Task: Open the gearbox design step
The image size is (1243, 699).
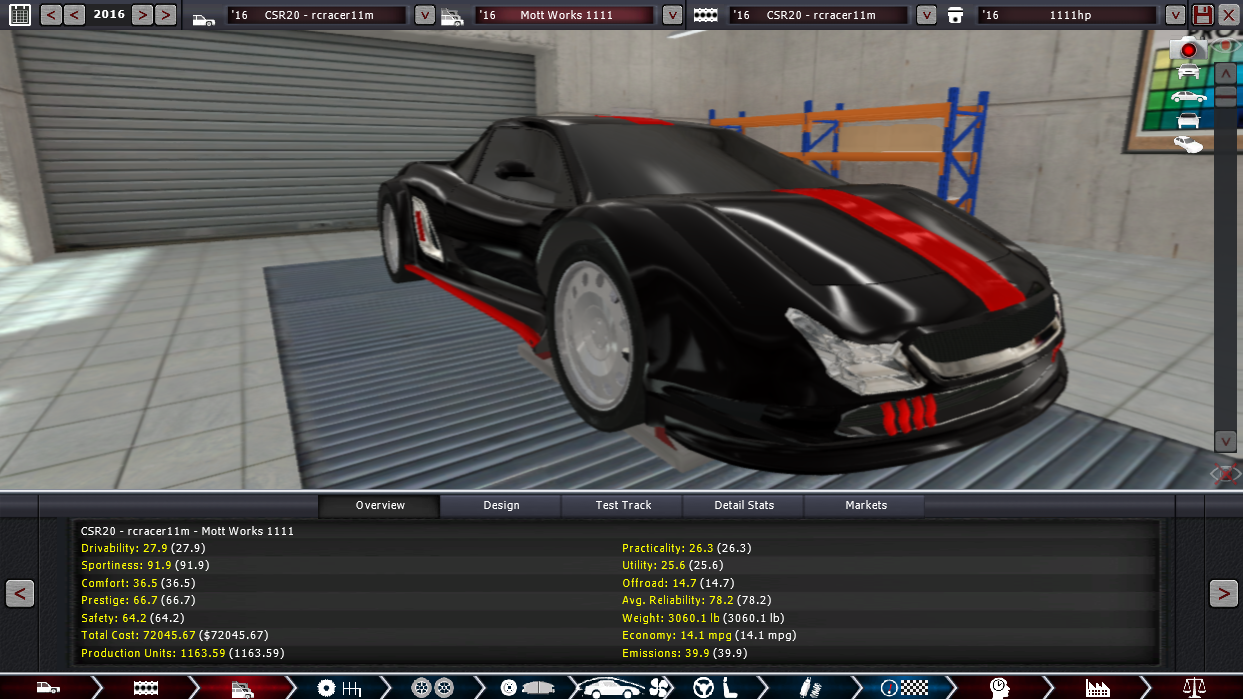Action: tap(339, 688)
